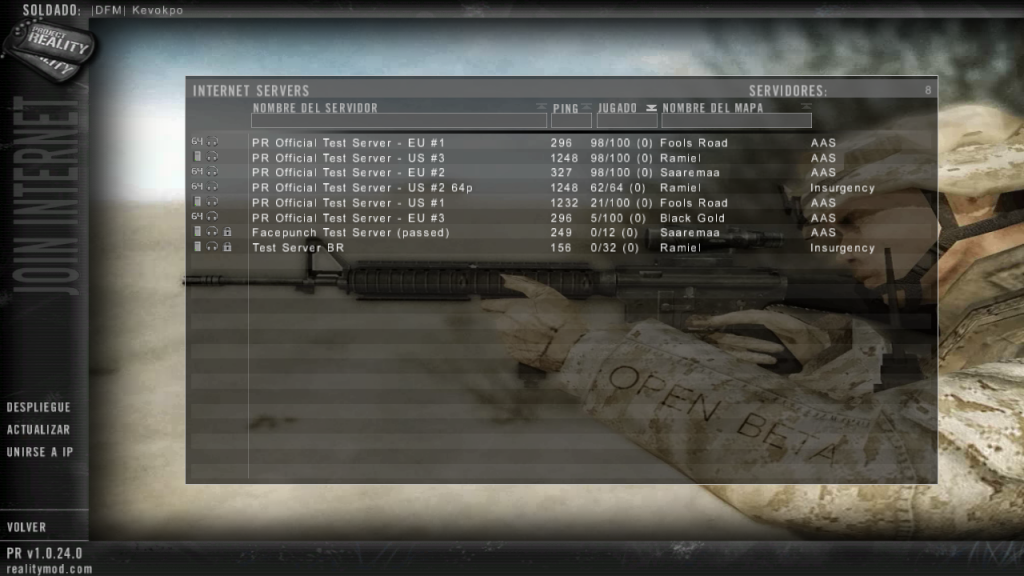Select PR Official Test Server - EU #1
This screenshot has width=1024, height=576.
pos(348,143)
